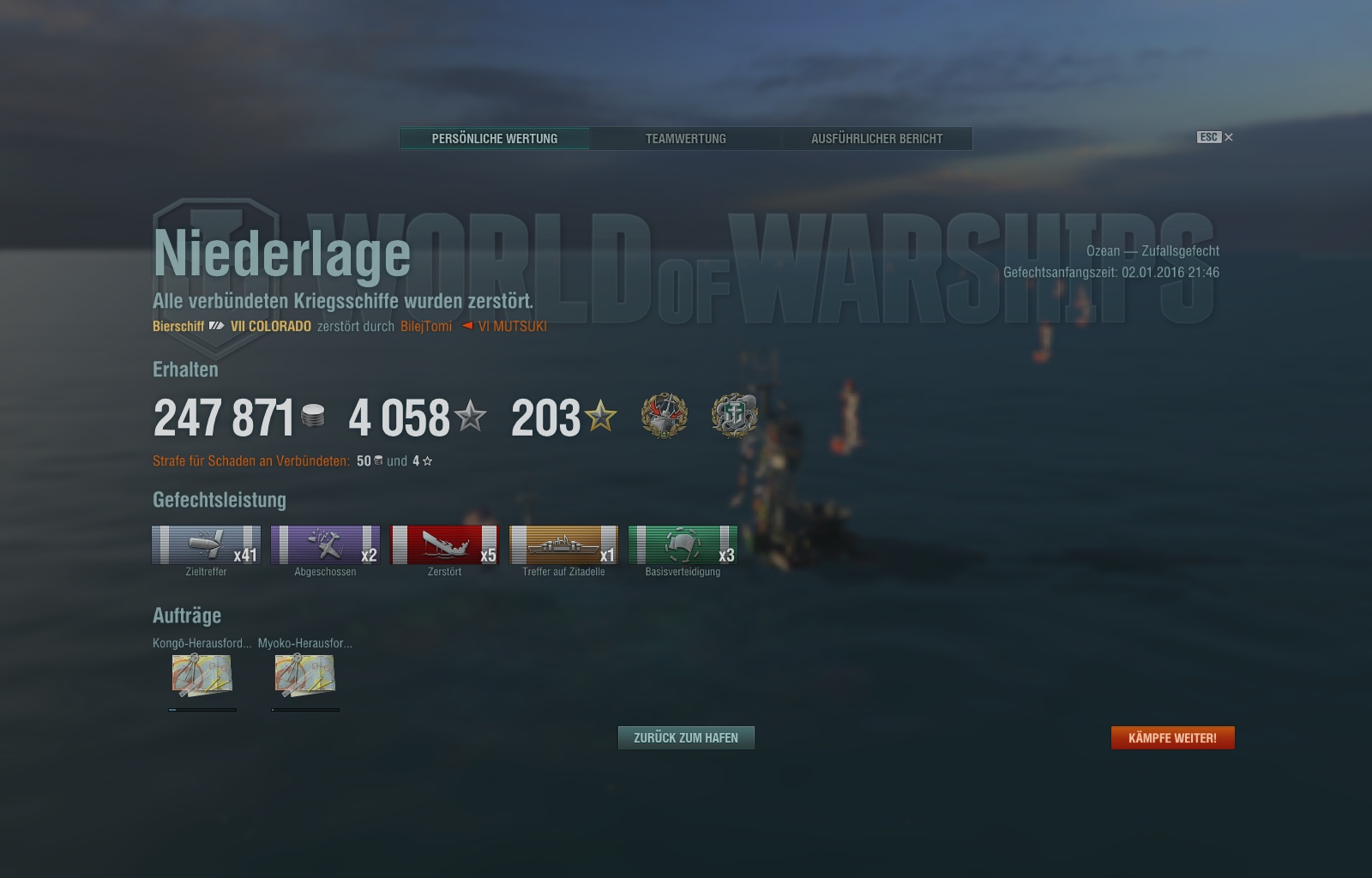1372x878 pixels.
Task: Switch to the Persönliche Wertung tab
Action: (x=495, y=139)
